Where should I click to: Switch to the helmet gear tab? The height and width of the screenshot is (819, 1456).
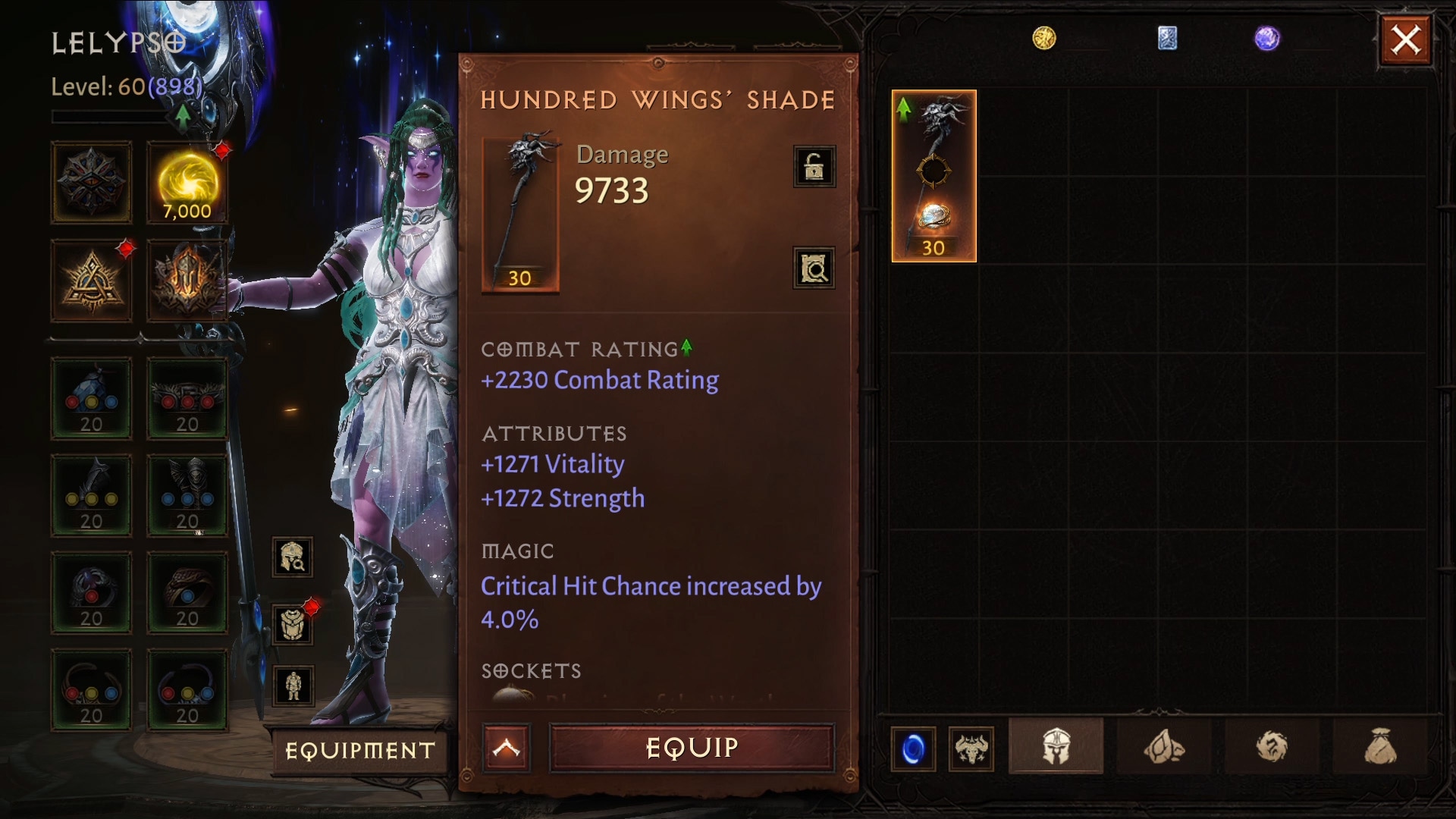click(x=1056, y=748)
